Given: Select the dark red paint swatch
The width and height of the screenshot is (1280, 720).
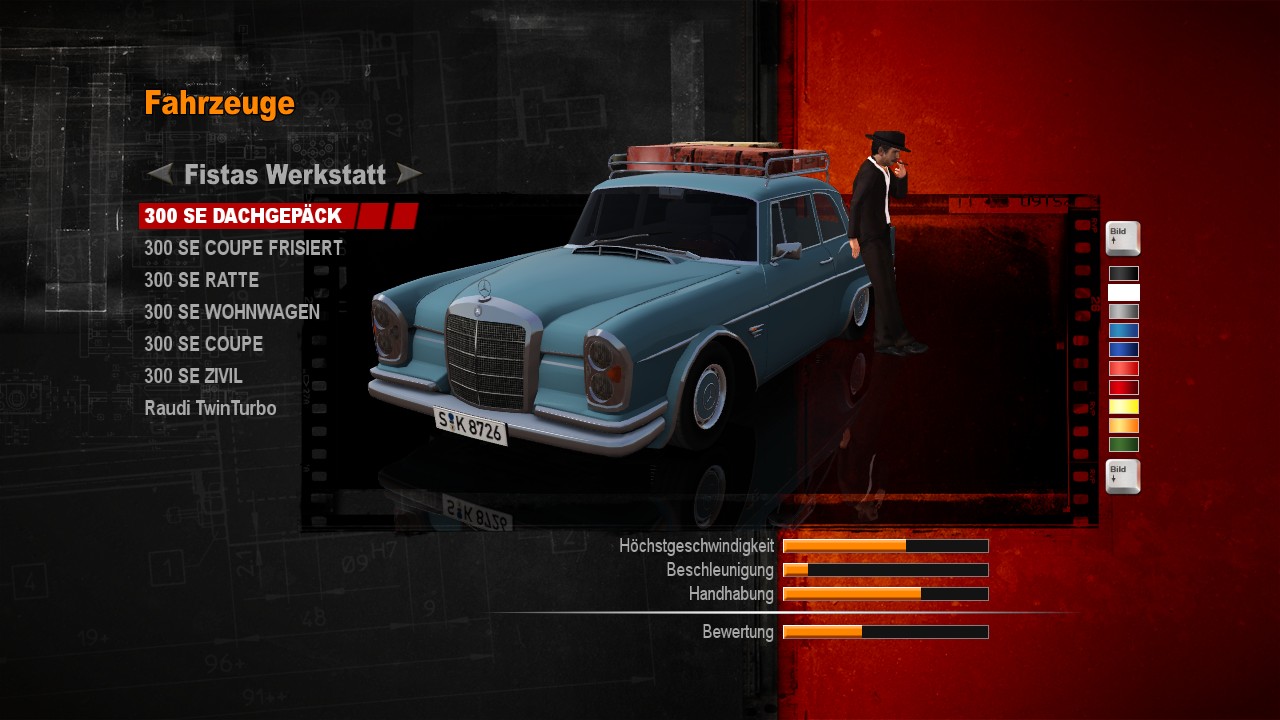Looking at the screenshot, I should tap(1123, 387).
